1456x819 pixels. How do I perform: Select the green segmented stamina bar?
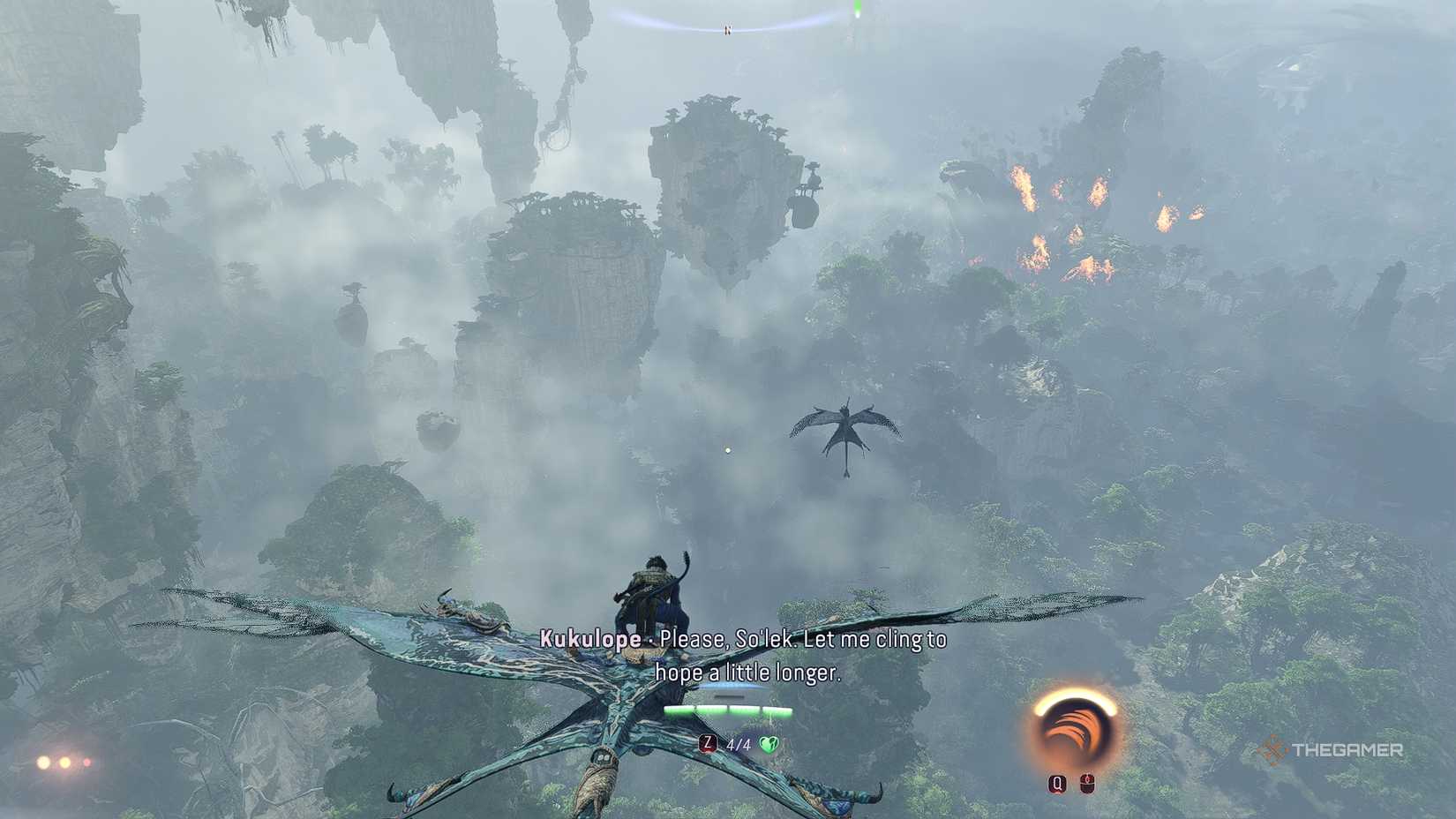[728, 708]
